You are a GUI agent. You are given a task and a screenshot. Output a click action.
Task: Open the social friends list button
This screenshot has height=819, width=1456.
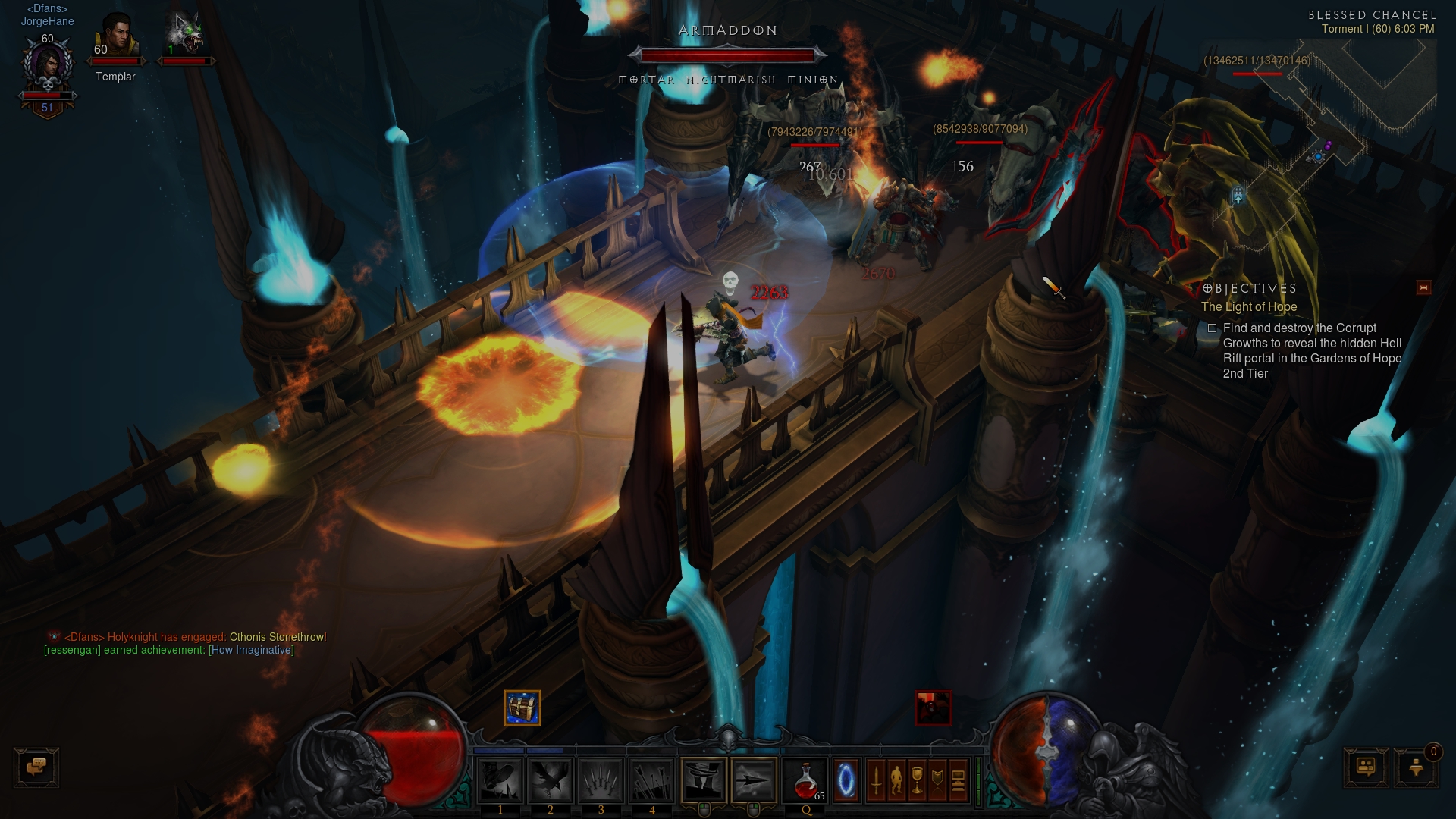point(1366,767)
